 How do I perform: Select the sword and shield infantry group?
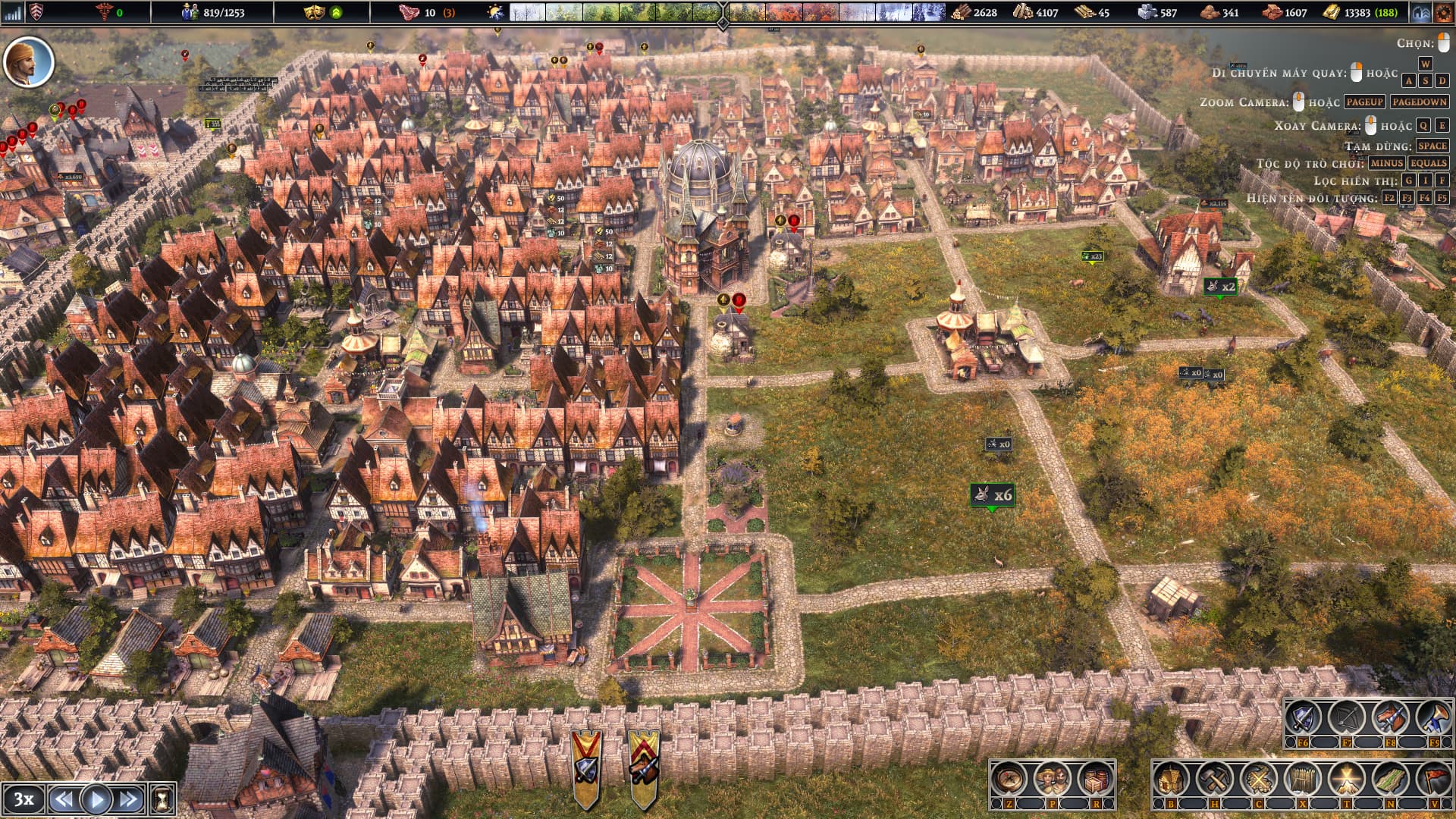(1303, 718)
